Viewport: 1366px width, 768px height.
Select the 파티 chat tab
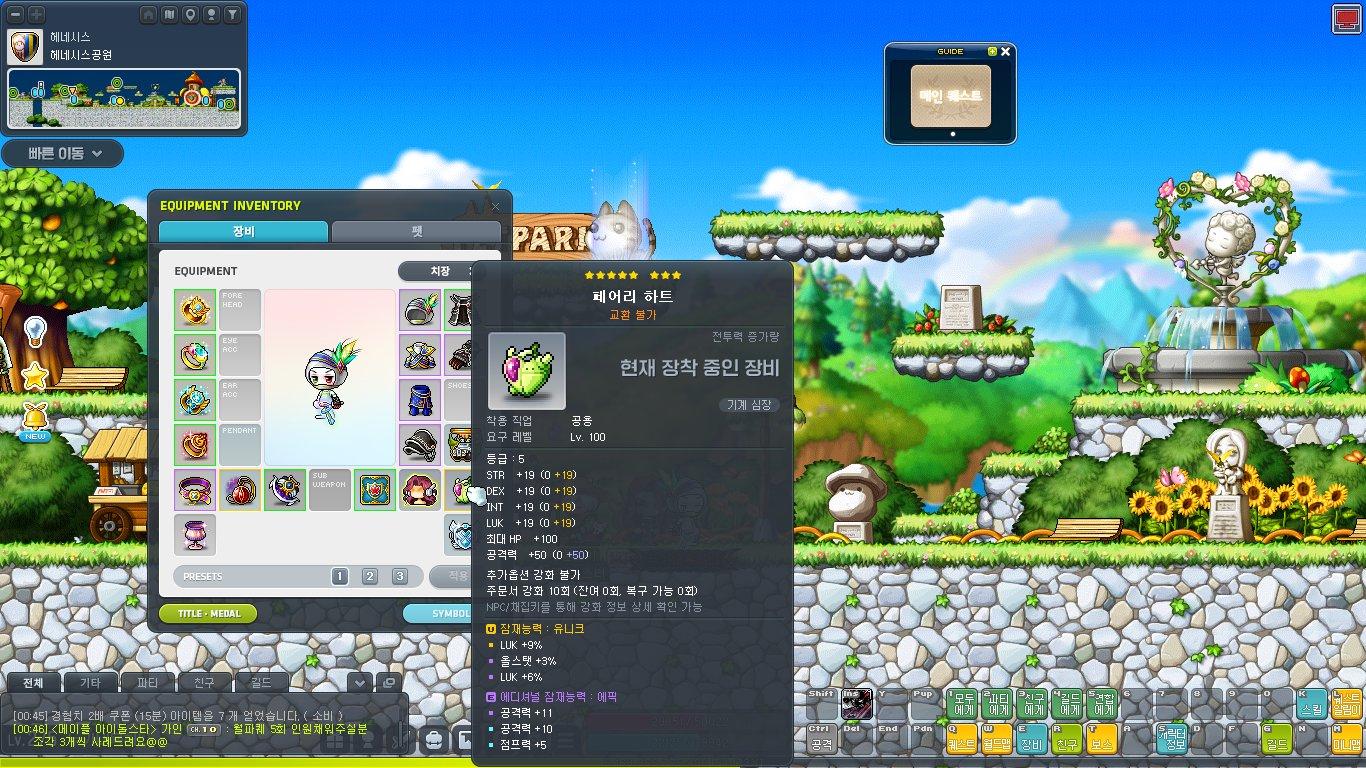point(148,682)
